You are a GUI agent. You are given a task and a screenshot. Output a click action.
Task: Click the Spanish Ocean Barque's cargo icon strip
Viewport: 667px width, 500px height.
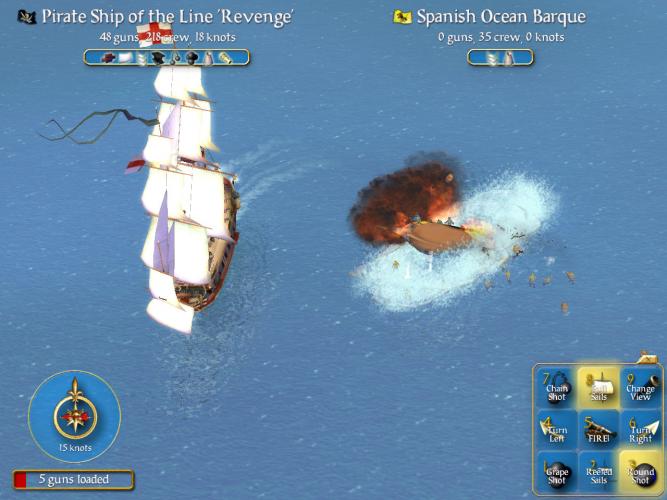pos(499,58)
